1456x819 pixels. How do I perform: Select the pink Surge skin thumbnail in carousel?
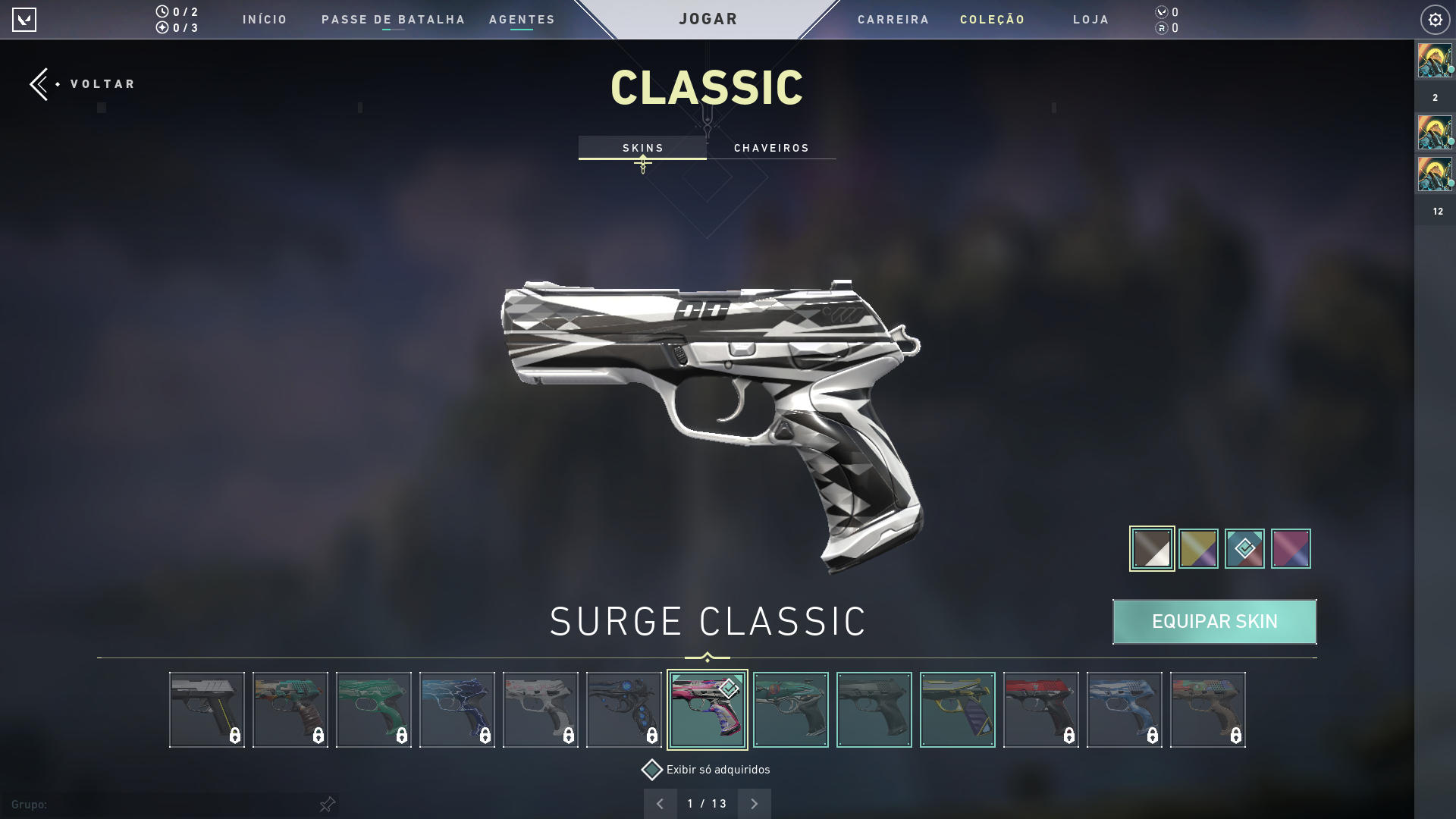pos(708,709)
